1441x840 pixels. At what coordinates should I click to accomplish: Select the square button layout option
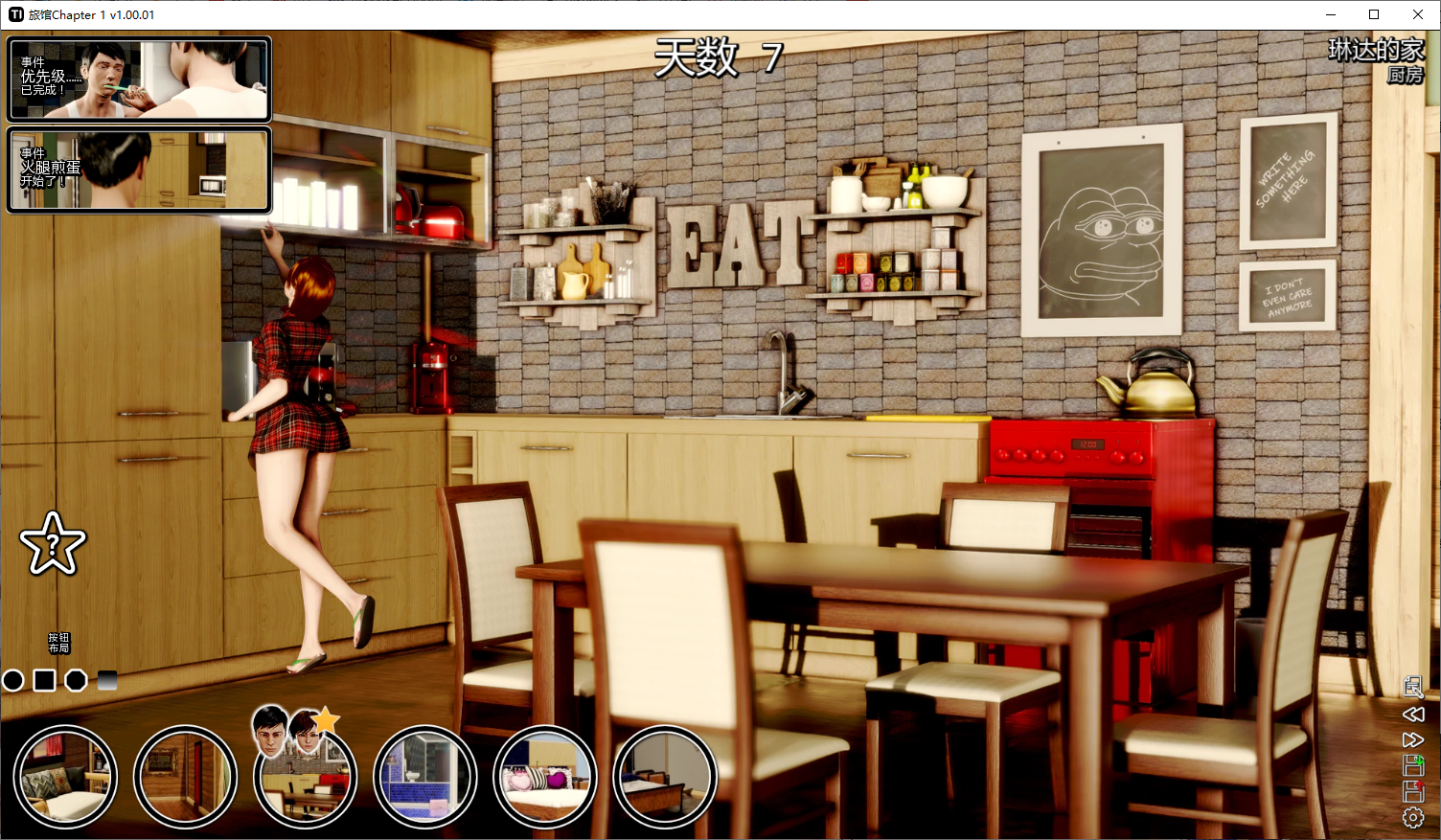[x=44, y=680]
